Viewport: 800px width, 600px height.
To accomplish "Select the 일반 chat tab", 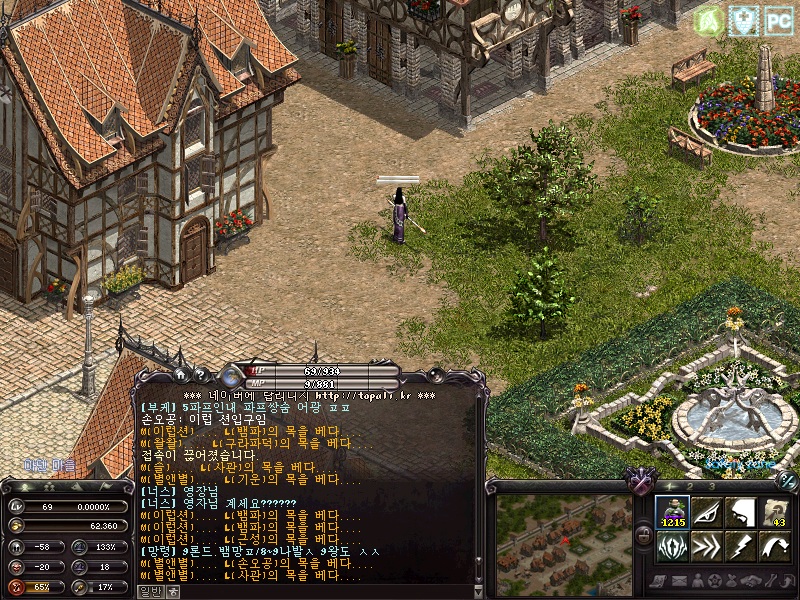I will click(x=149, y=591).
